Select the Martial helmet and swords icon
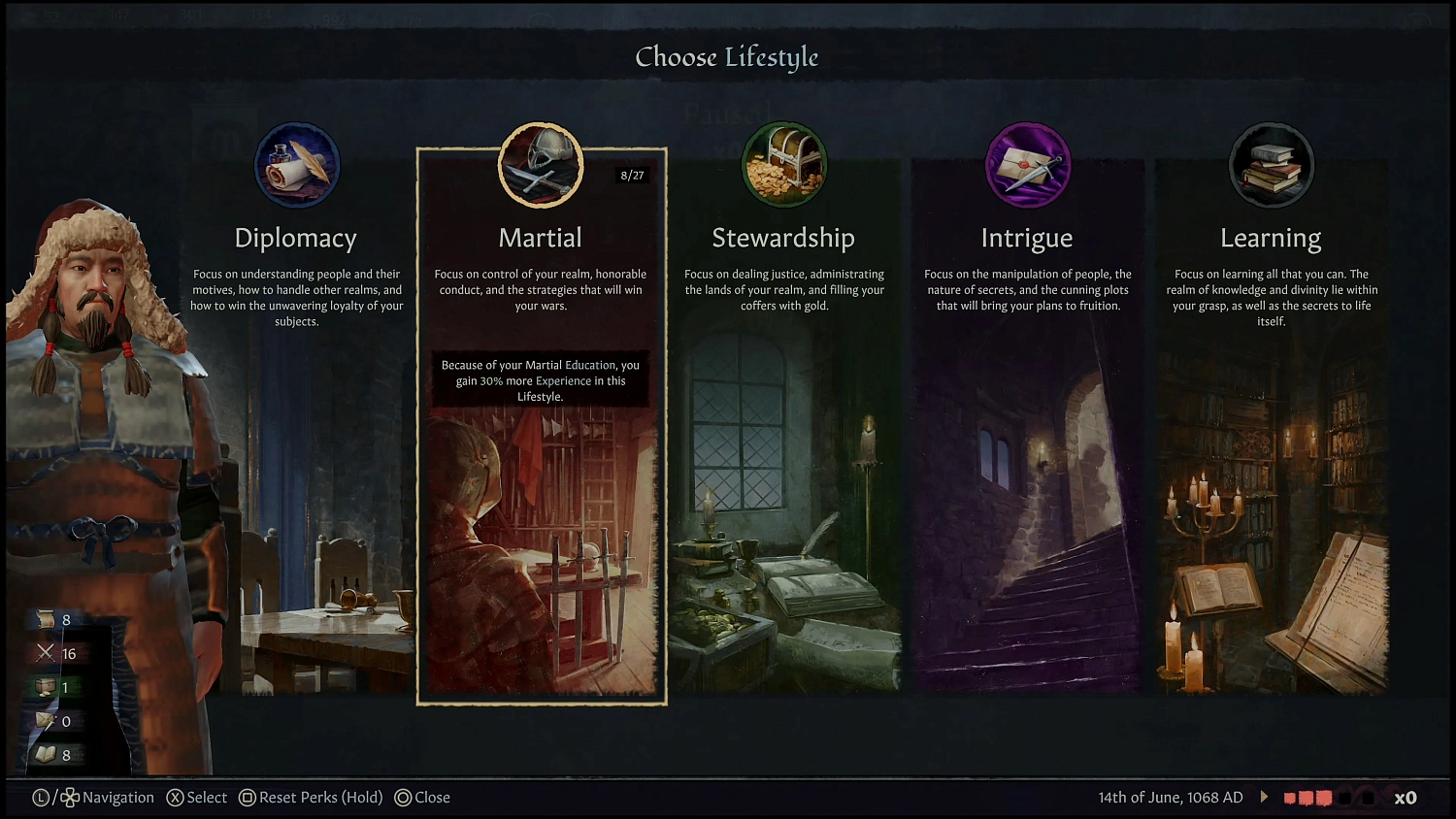 tap(541, 165)
